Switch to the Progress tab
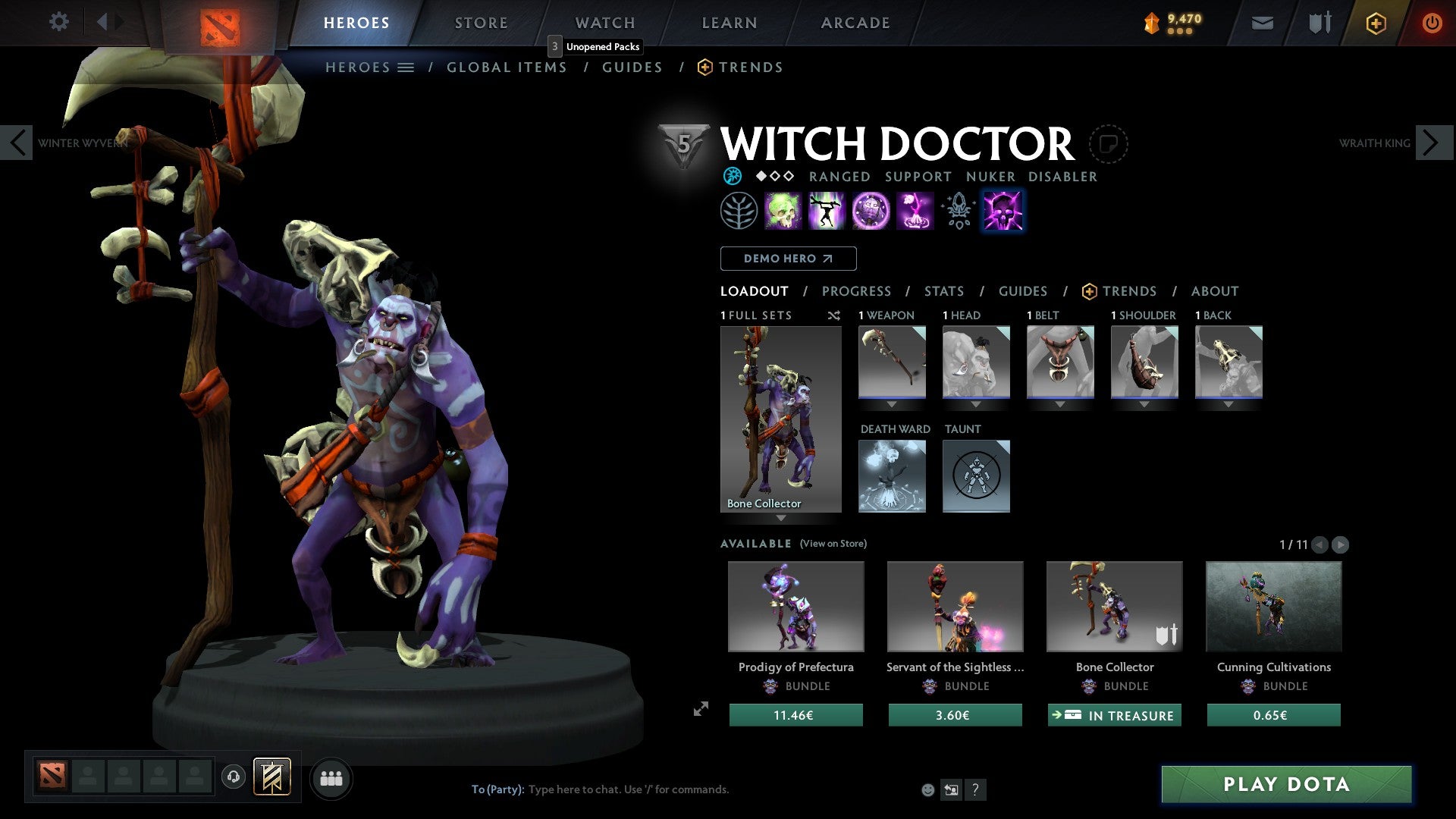Viewport: 1456px width, 819px height. point(857,291)
